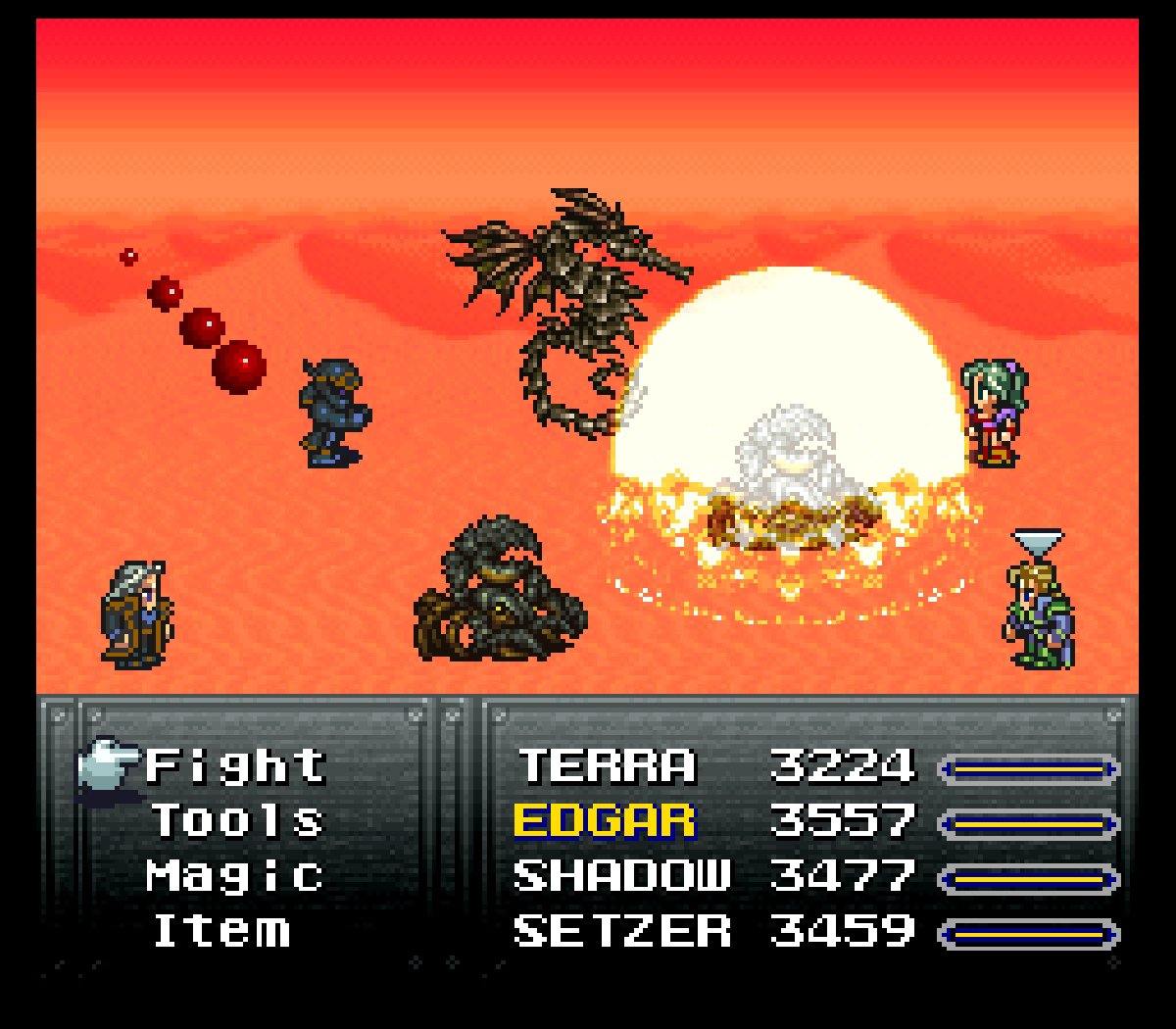This screenshot has width=1176, height=1029.
Task: Select Tools from the battle menu
Action: click(x=237, y=820)
